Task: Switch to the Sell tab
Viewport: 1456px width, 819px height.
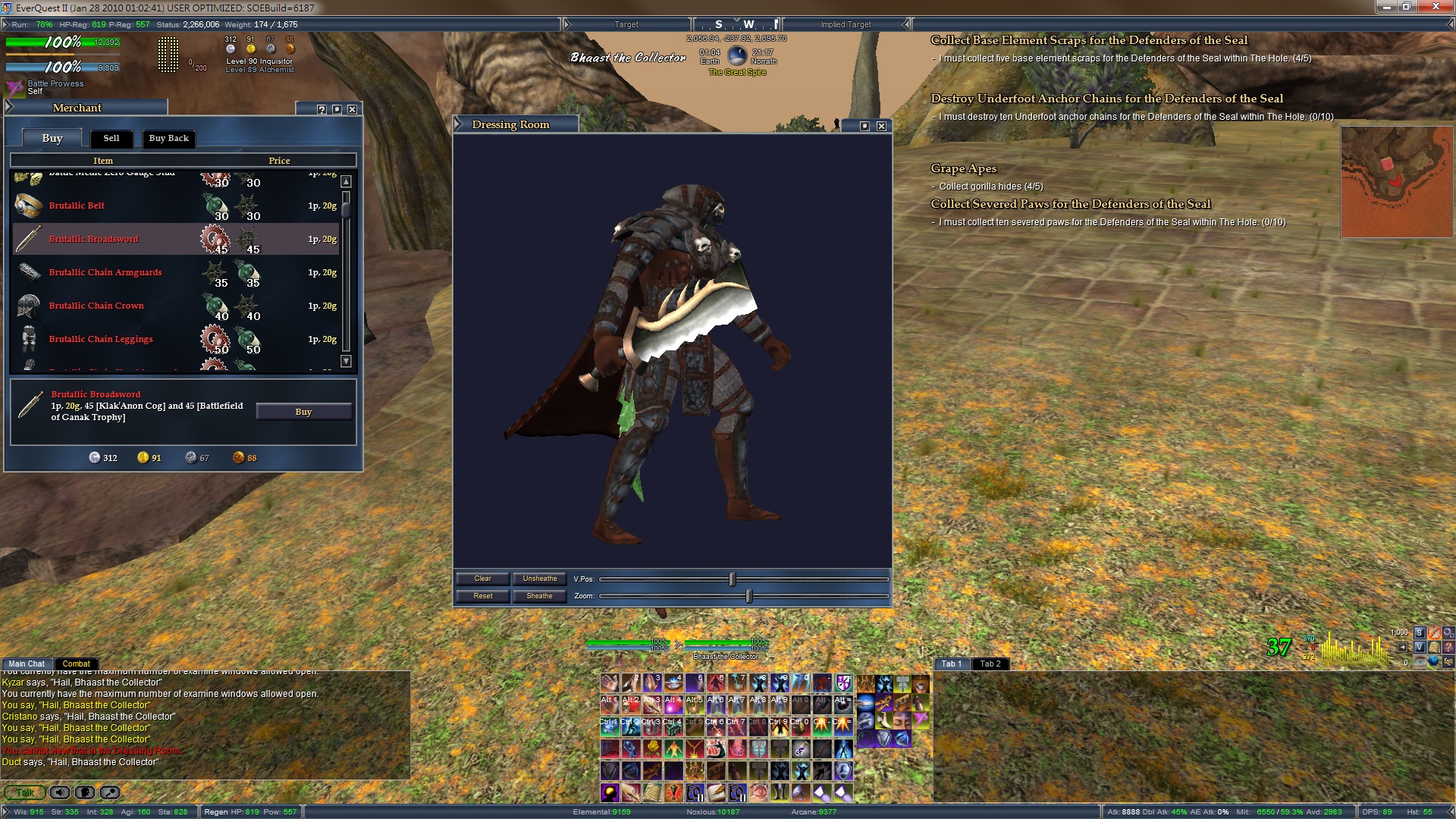Action: point(111,138)
